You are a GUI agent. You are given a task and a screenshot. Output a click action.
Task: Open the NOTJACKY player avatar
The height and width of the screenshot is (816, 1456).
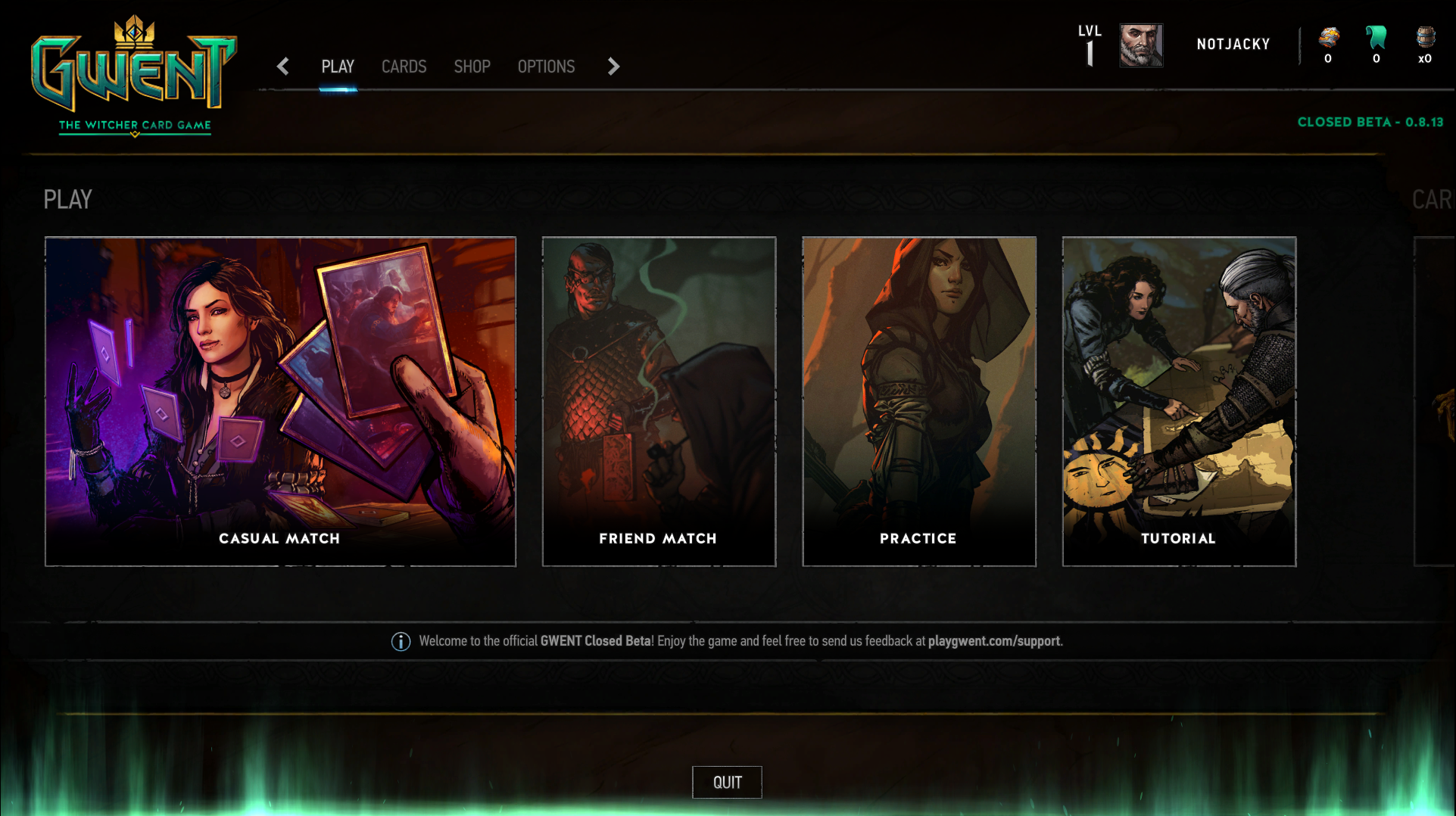click(x=1141, y=45)
